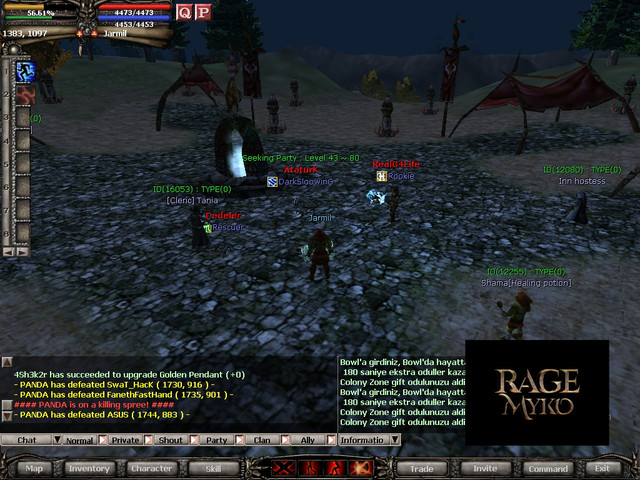The image size is (640, 480).
Task: Open the Information log tab
Action: click(x=361, y=439)
